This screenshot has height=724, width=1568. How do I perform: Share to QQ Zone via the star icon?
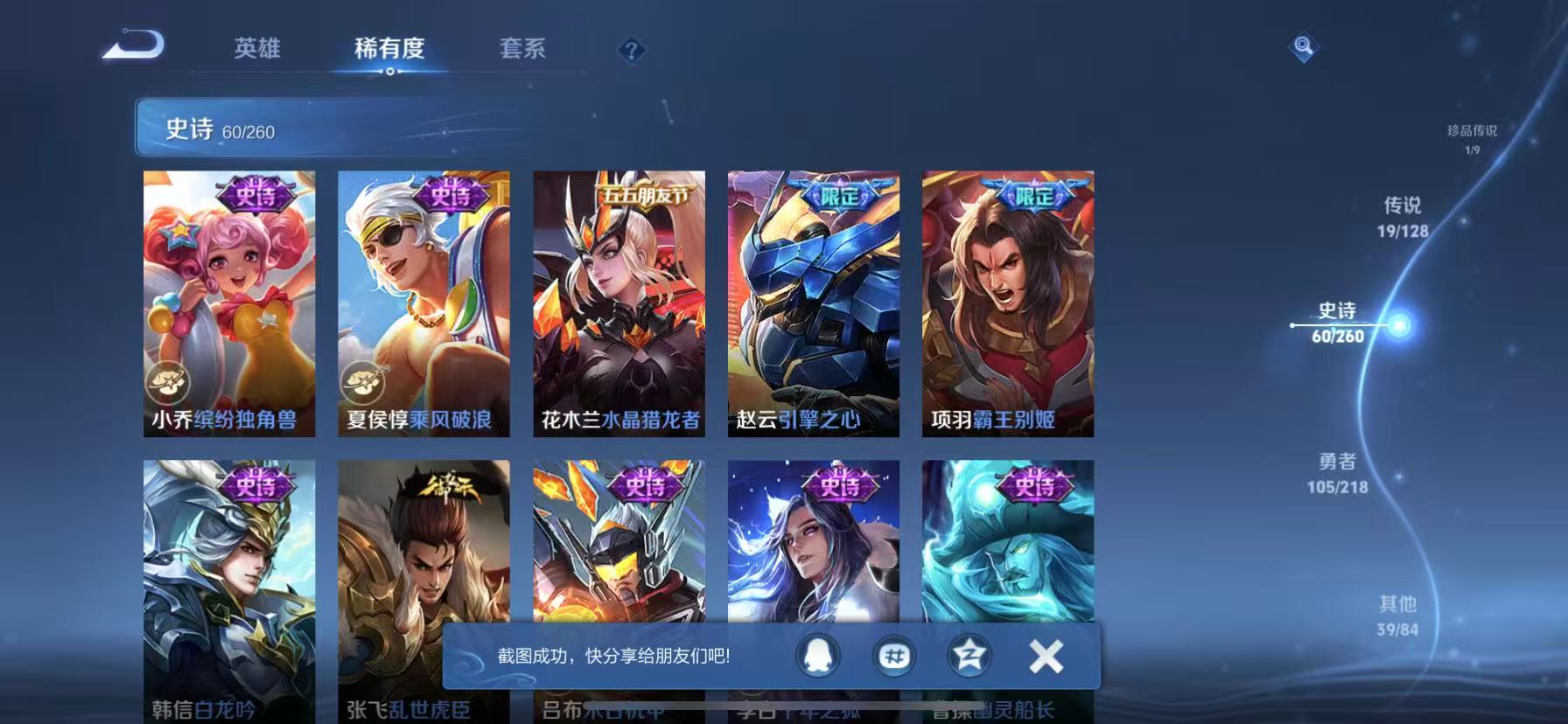coord(969,657)
